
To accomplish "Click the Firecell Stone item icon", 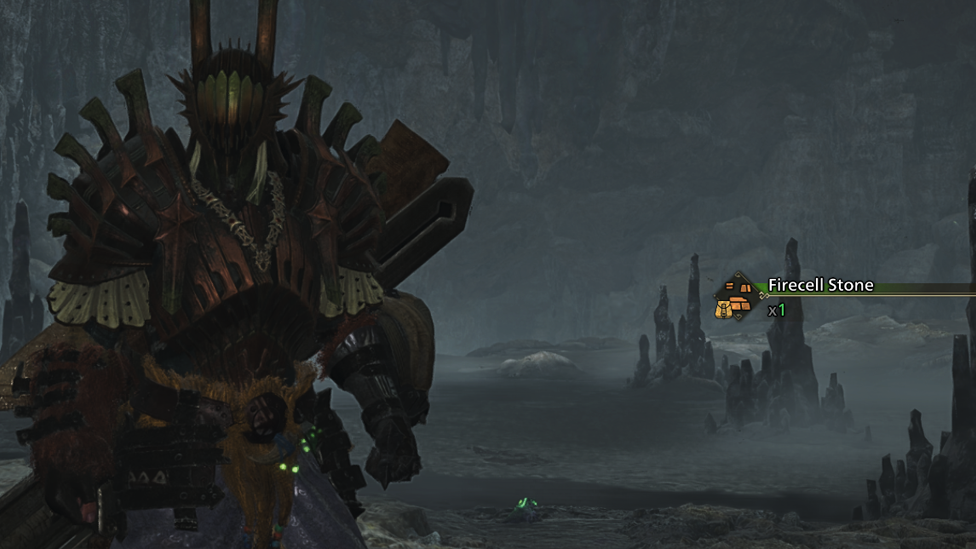I will (738, 297).
